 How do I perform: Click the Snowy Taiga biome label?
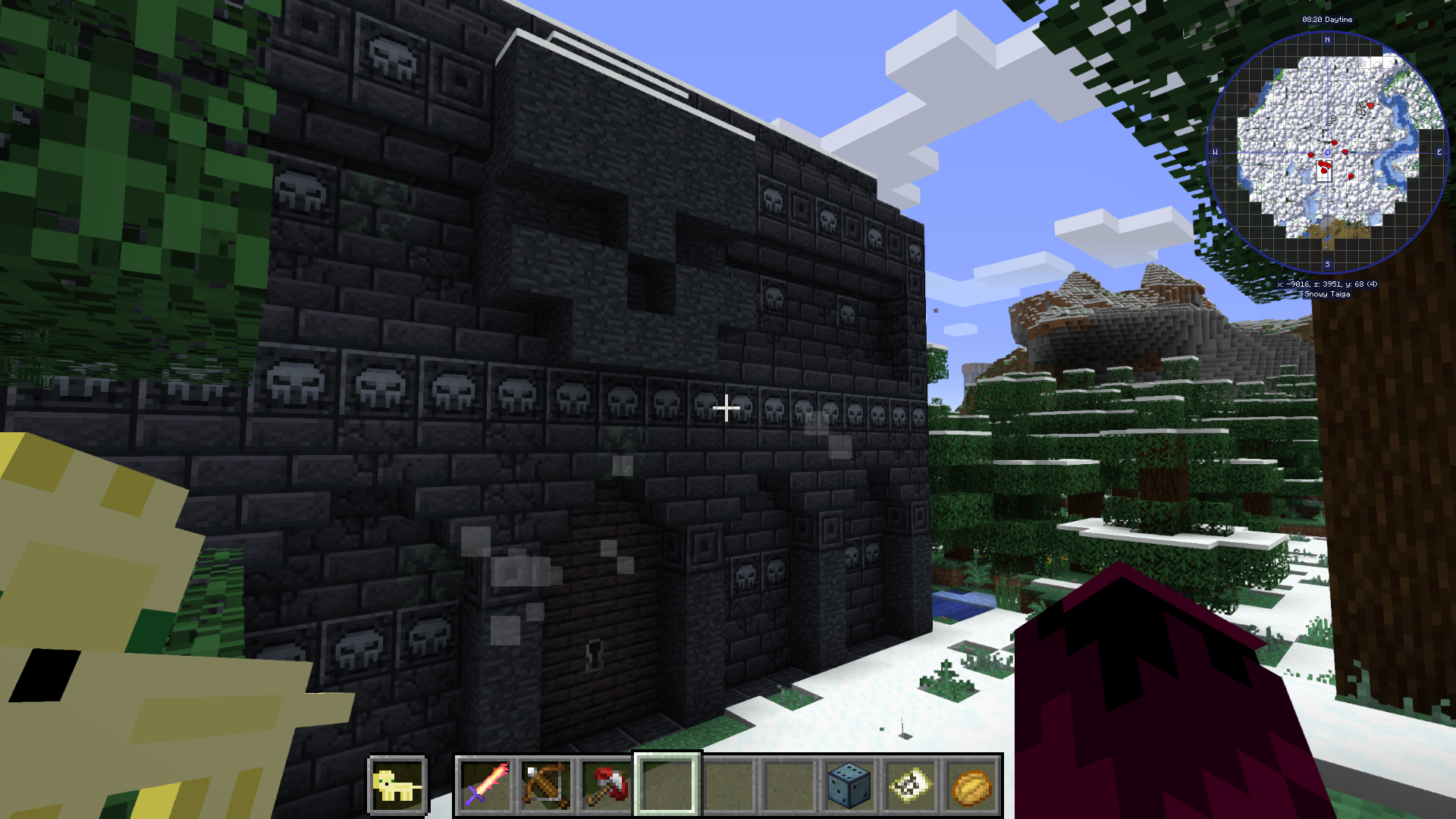1326,293
